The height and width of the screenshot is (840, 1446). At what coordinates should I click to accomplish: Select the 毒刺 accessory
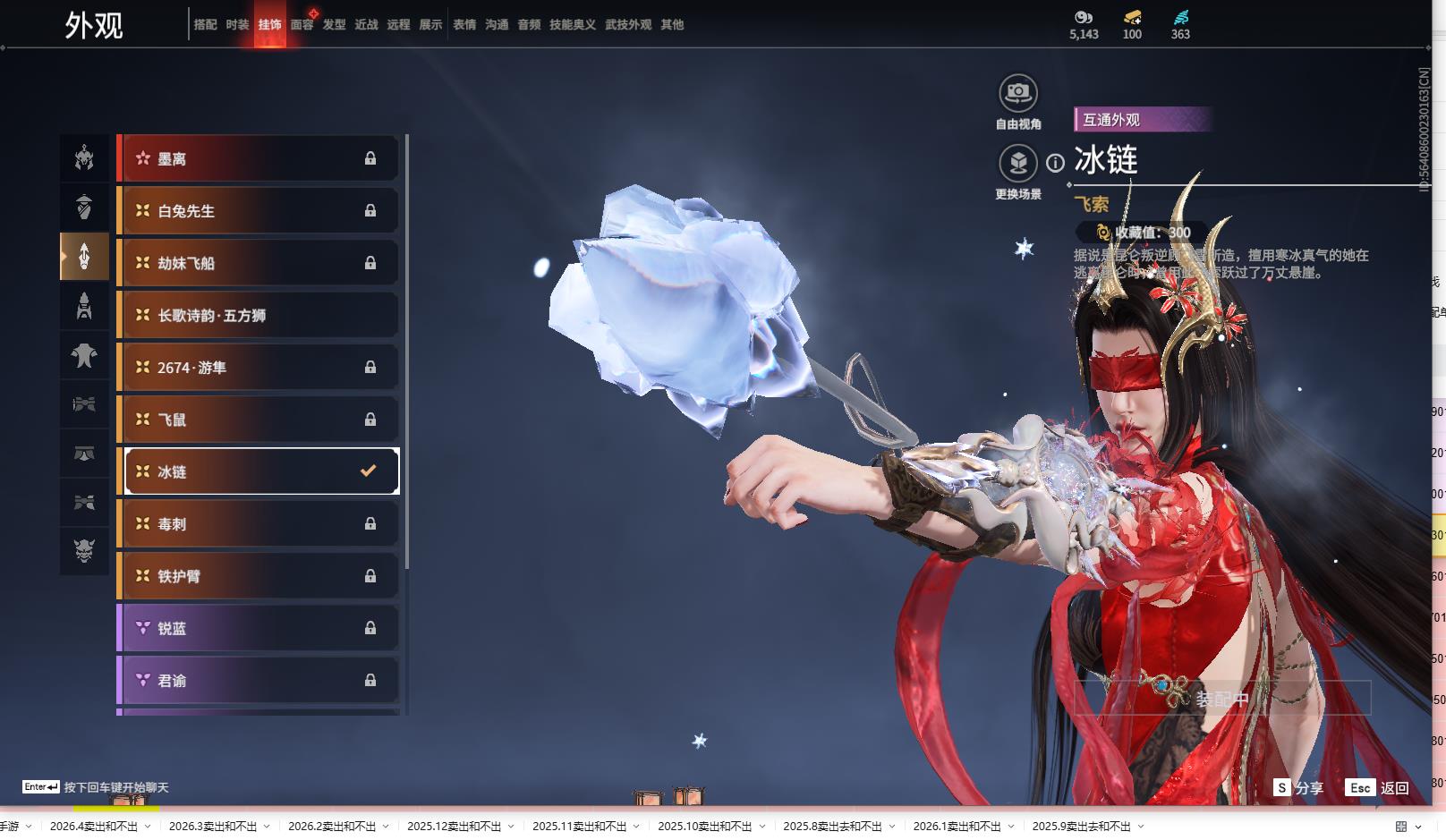258,524
